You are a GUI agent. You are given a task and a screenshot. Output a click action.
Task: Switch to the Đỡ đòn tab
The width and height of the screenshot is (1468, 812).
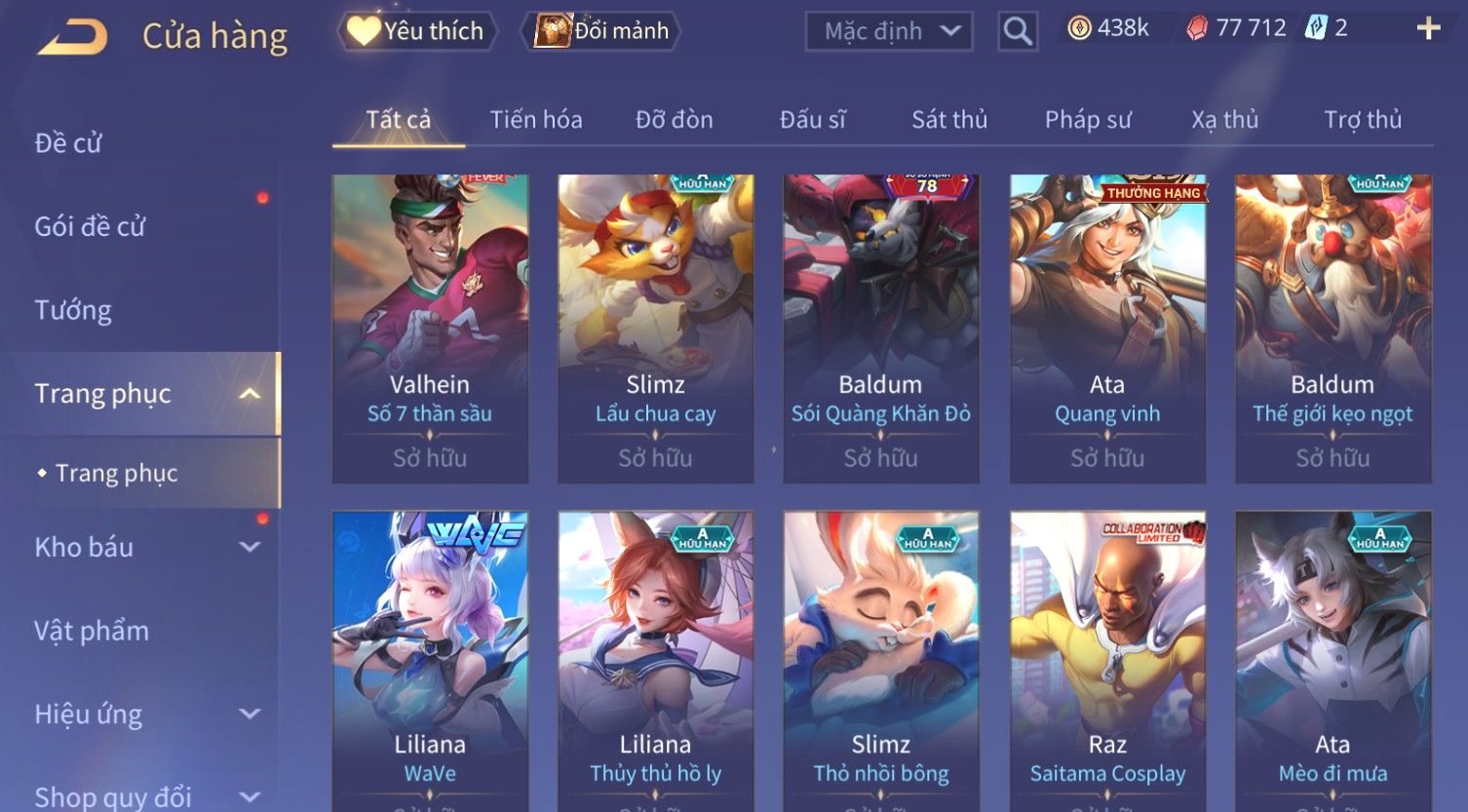675,120
